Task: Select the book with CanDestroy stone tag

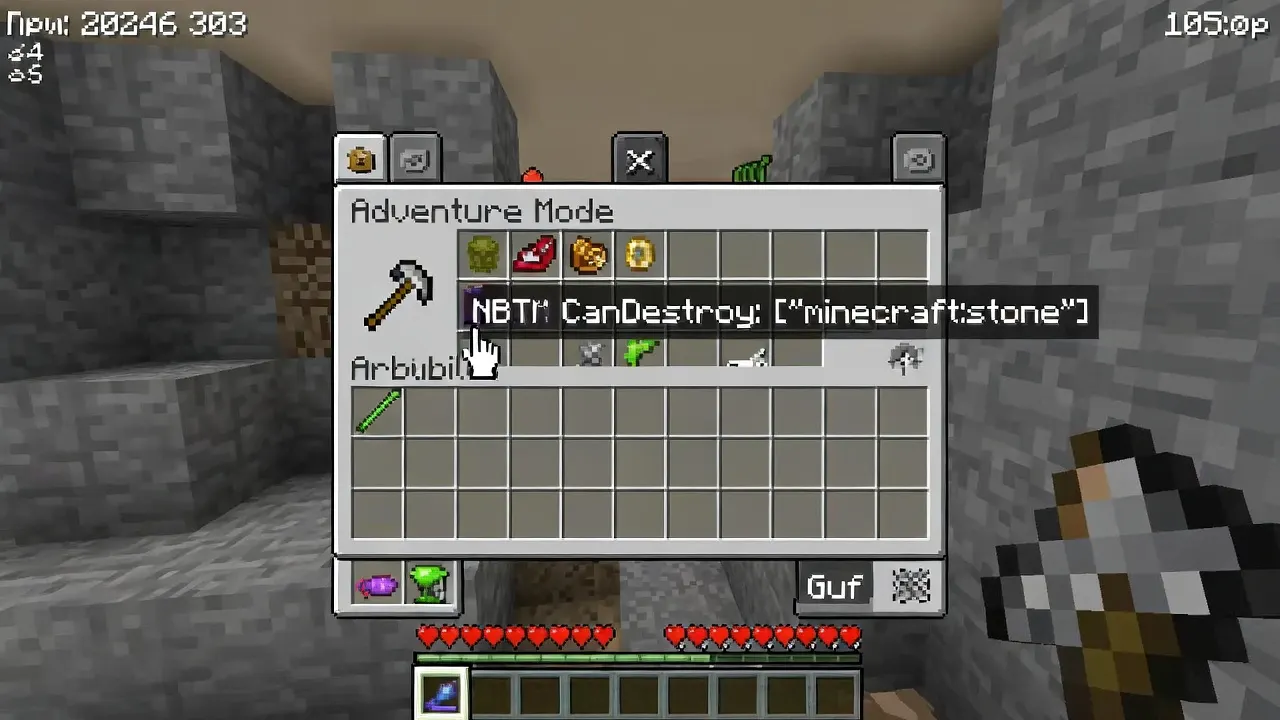Action: click(484, 307)
